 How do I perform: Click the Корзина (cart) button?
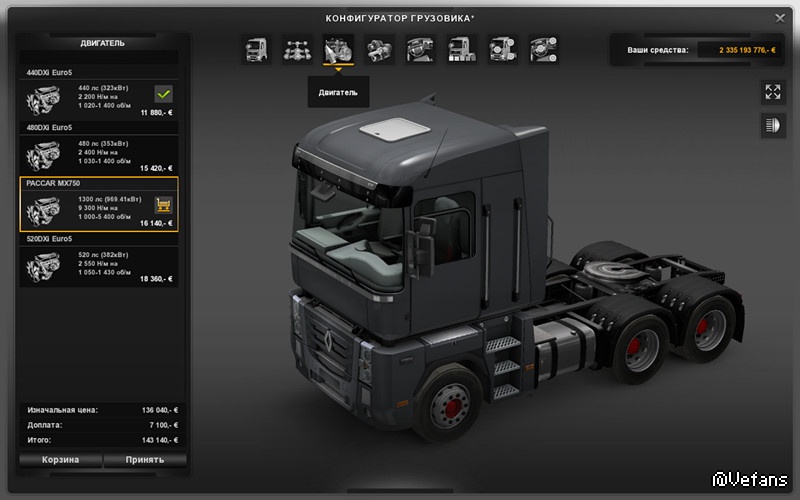[x=60, y=460]
